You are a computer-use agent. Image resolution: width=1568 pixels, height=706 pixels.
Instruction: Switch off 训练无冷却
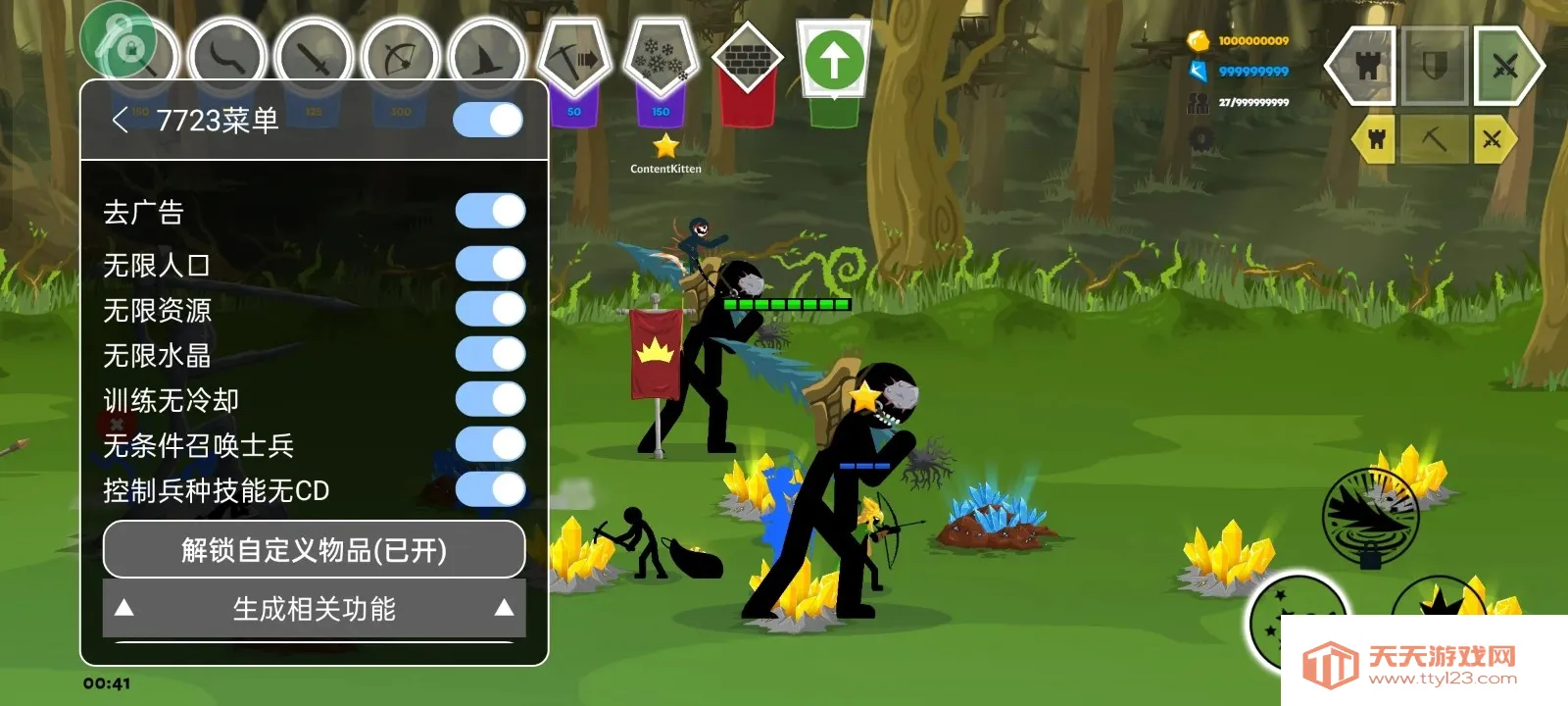[x=491, y=399]
